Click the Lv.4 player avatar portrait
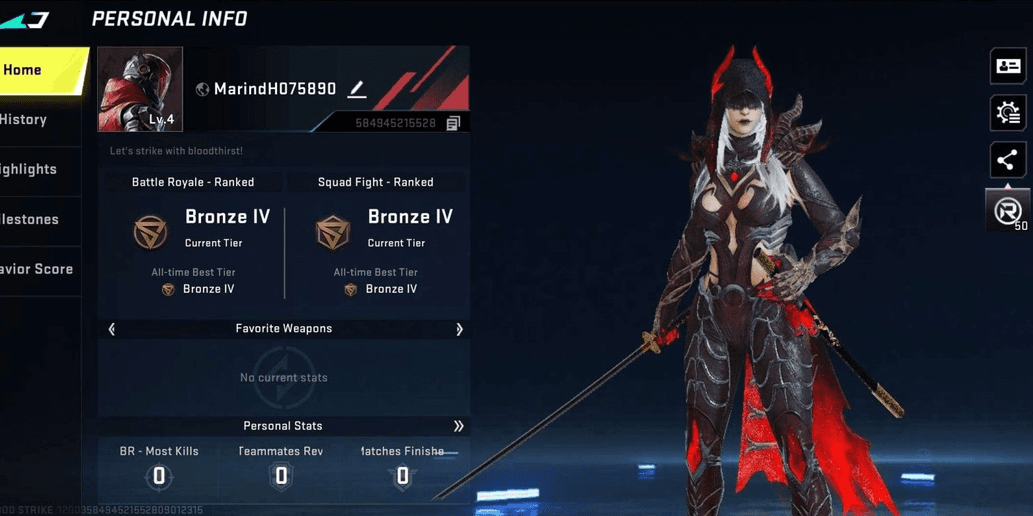Viewport: 1033px width, 516px height. point(140,89)
